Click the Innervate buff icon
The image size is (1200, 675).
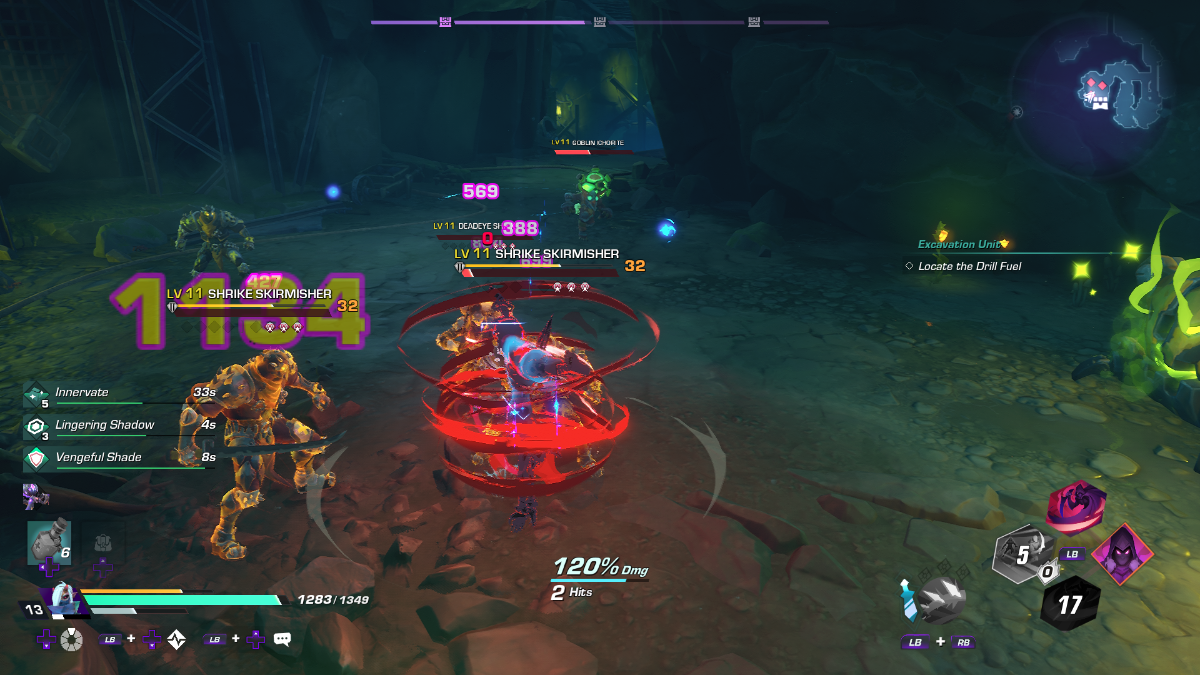[x=36, y=394]
